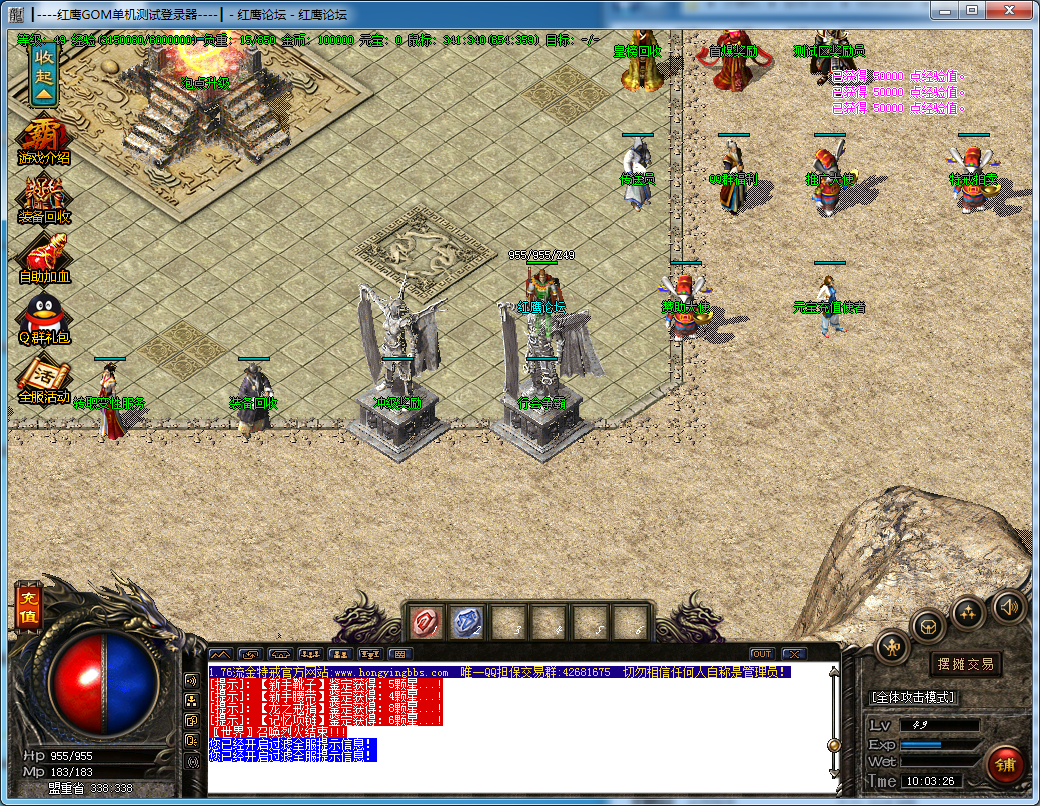This screenshot has width=1040, height=806.
Task: Open the Q群礼包 penguin gift icon
Action: [44, 319]
